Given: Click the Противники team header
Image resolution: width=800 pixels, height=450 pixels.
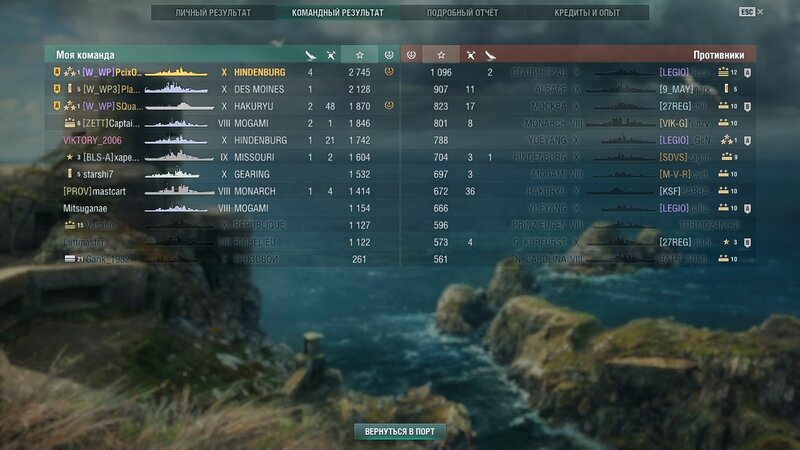Looking at the screenshot, I should click(x=718, y=55).
